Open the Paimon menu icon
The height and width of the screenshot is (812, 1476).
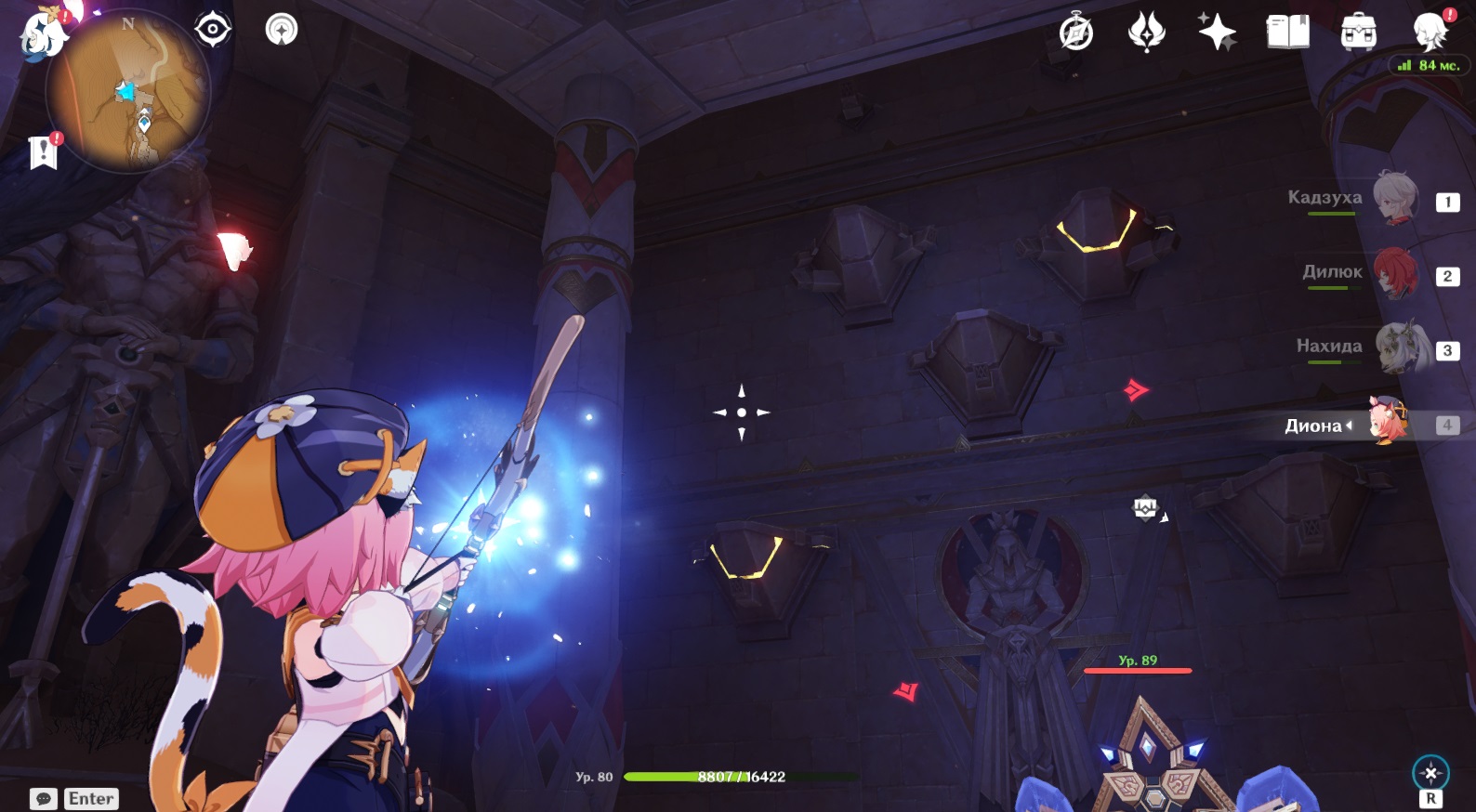[x=42, y=35]
